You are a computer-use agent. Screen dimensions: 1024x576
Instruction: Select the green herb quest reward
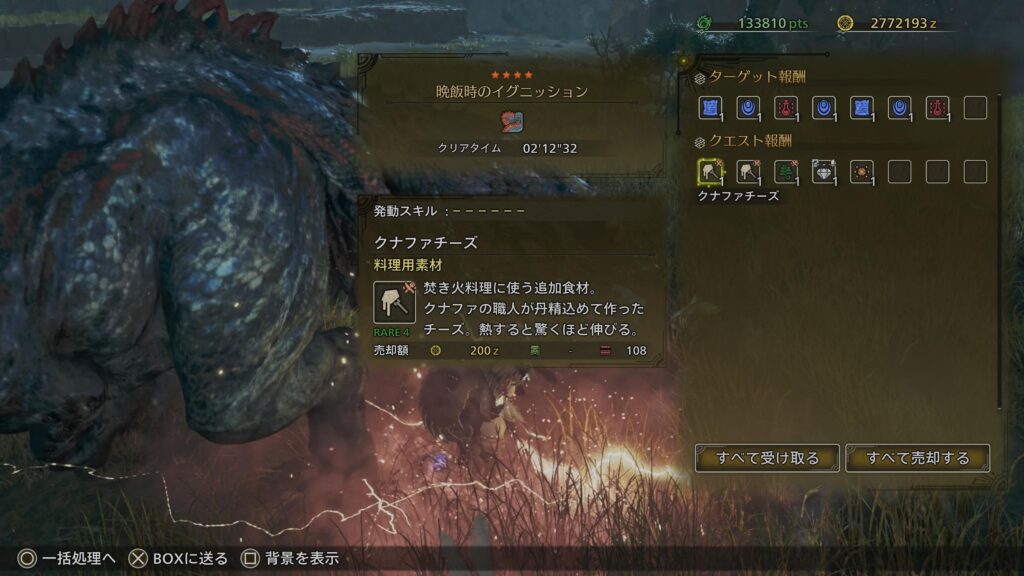pyautogui.click(x=785, y=172)
